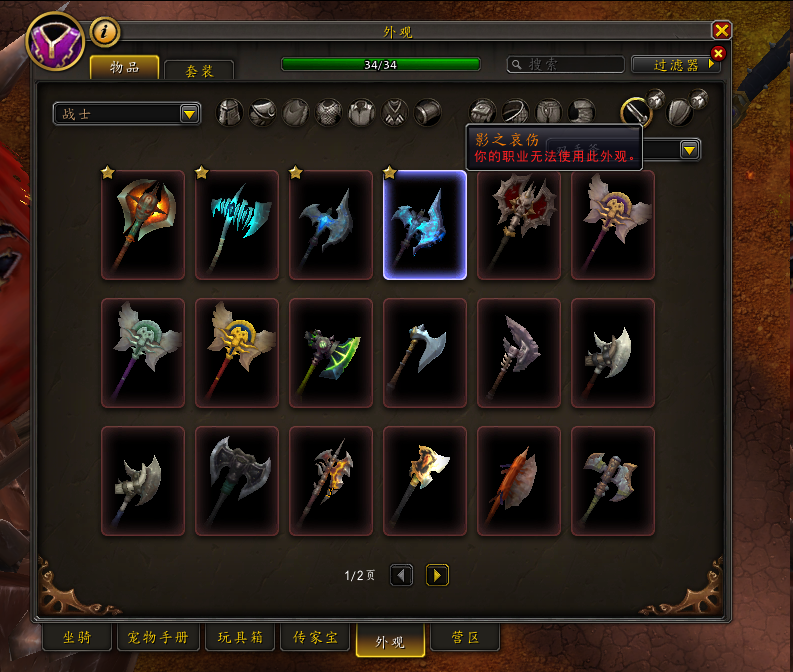Screen dimensions: 793x672
Task: Select the 物品 items tab
Action: (x=125, y=67)
